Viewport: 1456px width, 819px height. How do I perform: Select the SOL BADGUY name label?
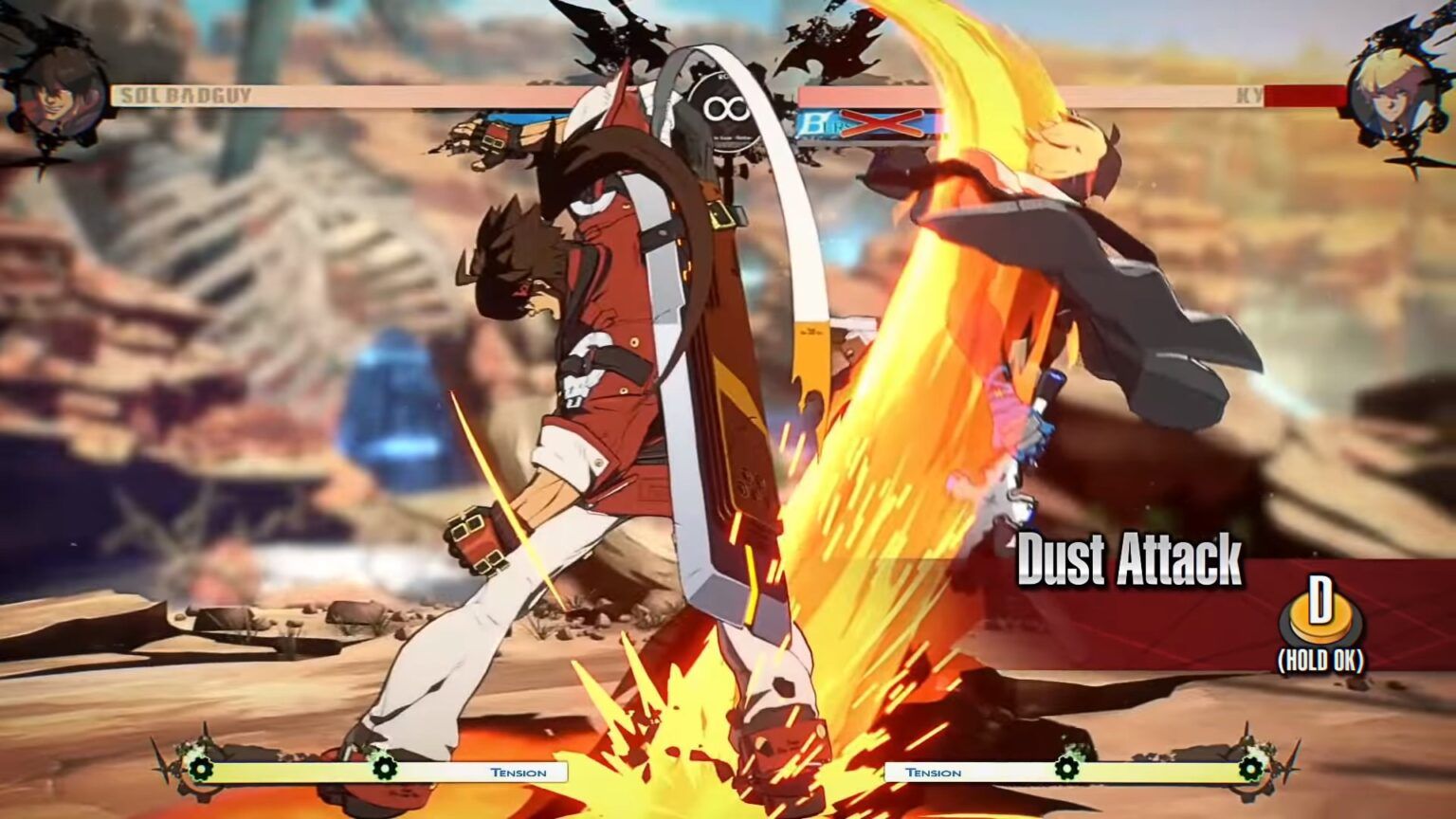183,96
